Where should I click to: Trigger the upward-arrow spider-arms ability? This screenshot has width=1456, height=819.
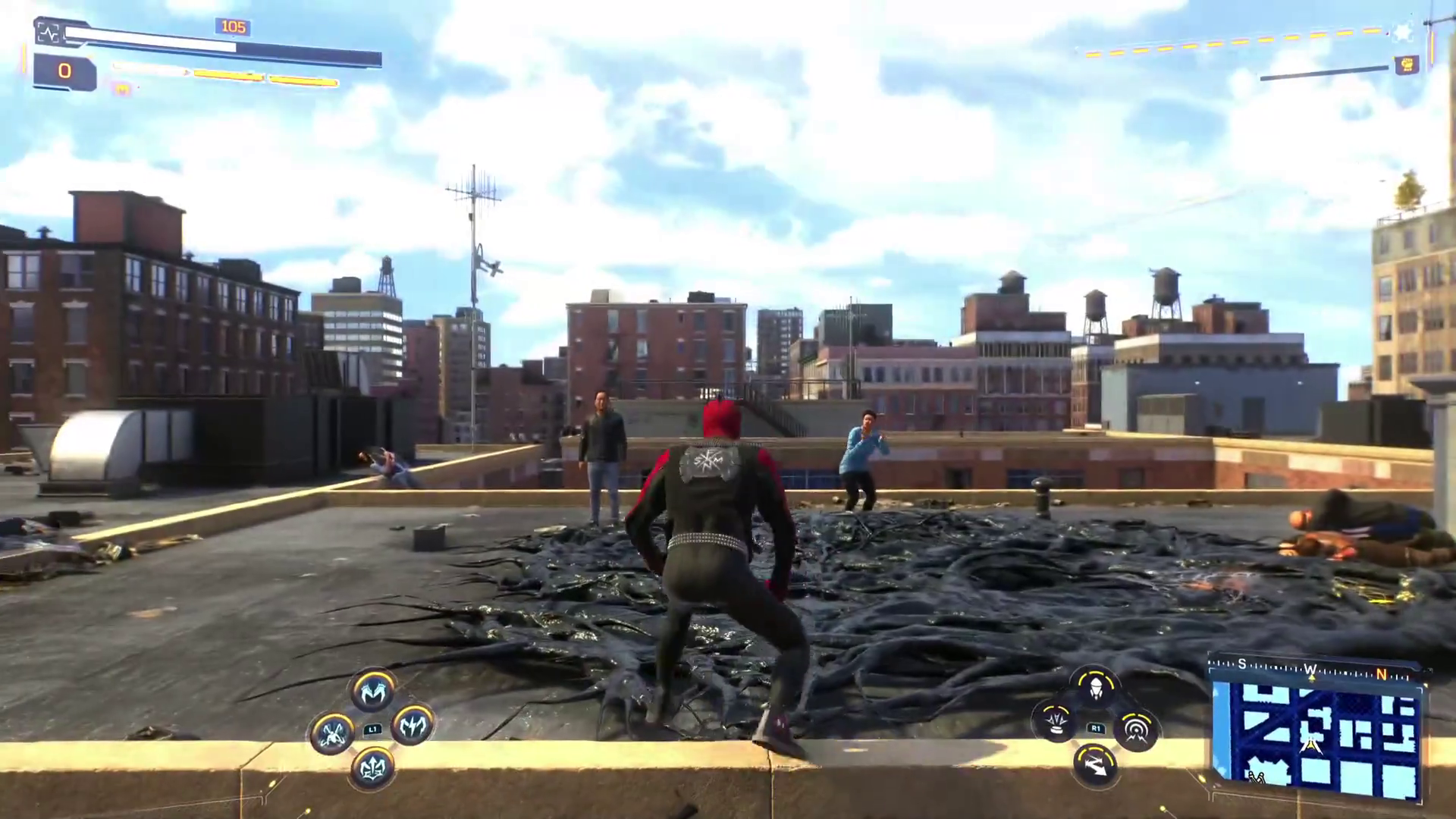pyautogui.click(x=372, y=767)
